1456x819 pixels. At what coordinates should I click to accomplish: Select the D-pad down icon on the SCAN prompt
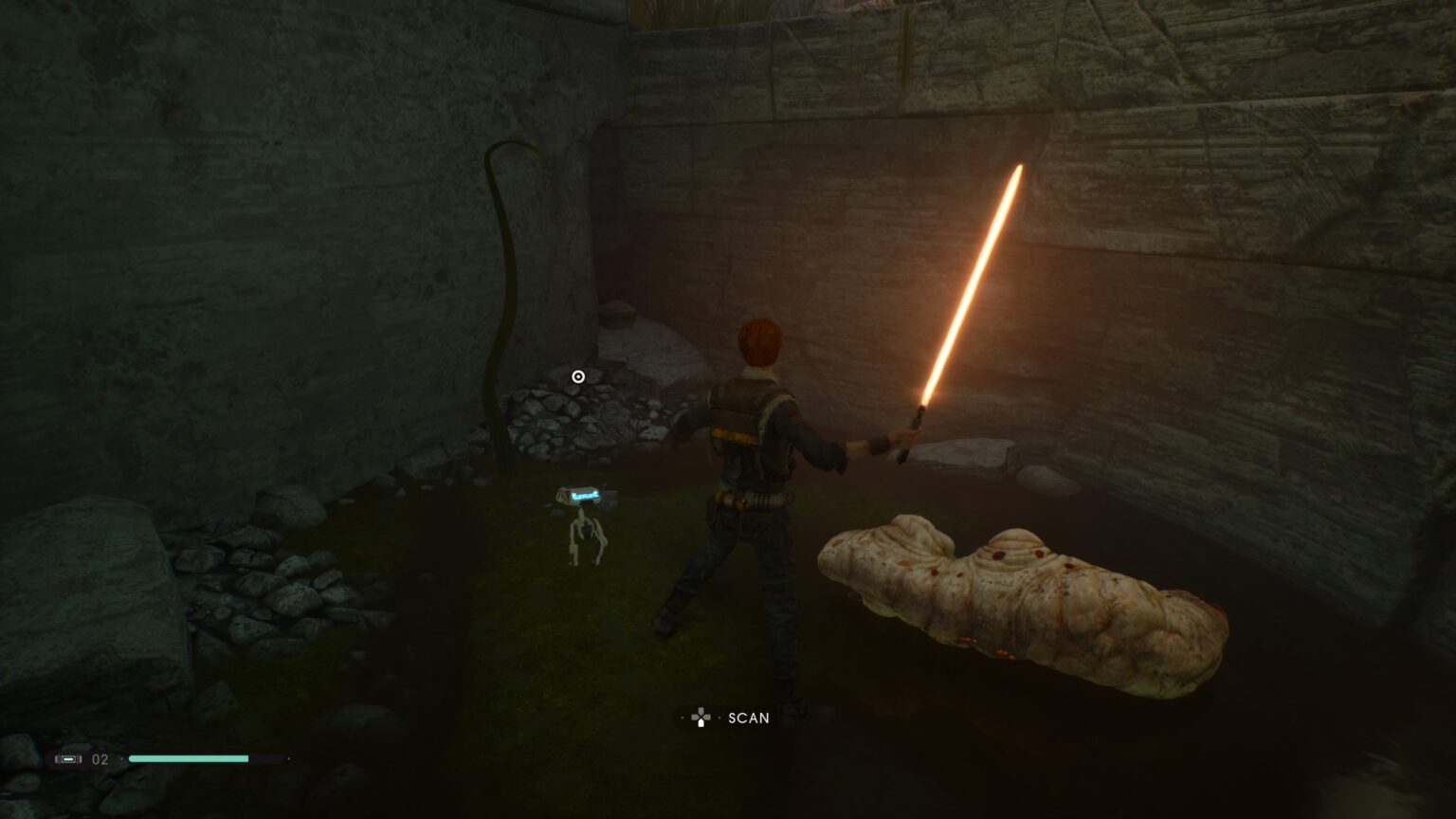click(701, 723)
